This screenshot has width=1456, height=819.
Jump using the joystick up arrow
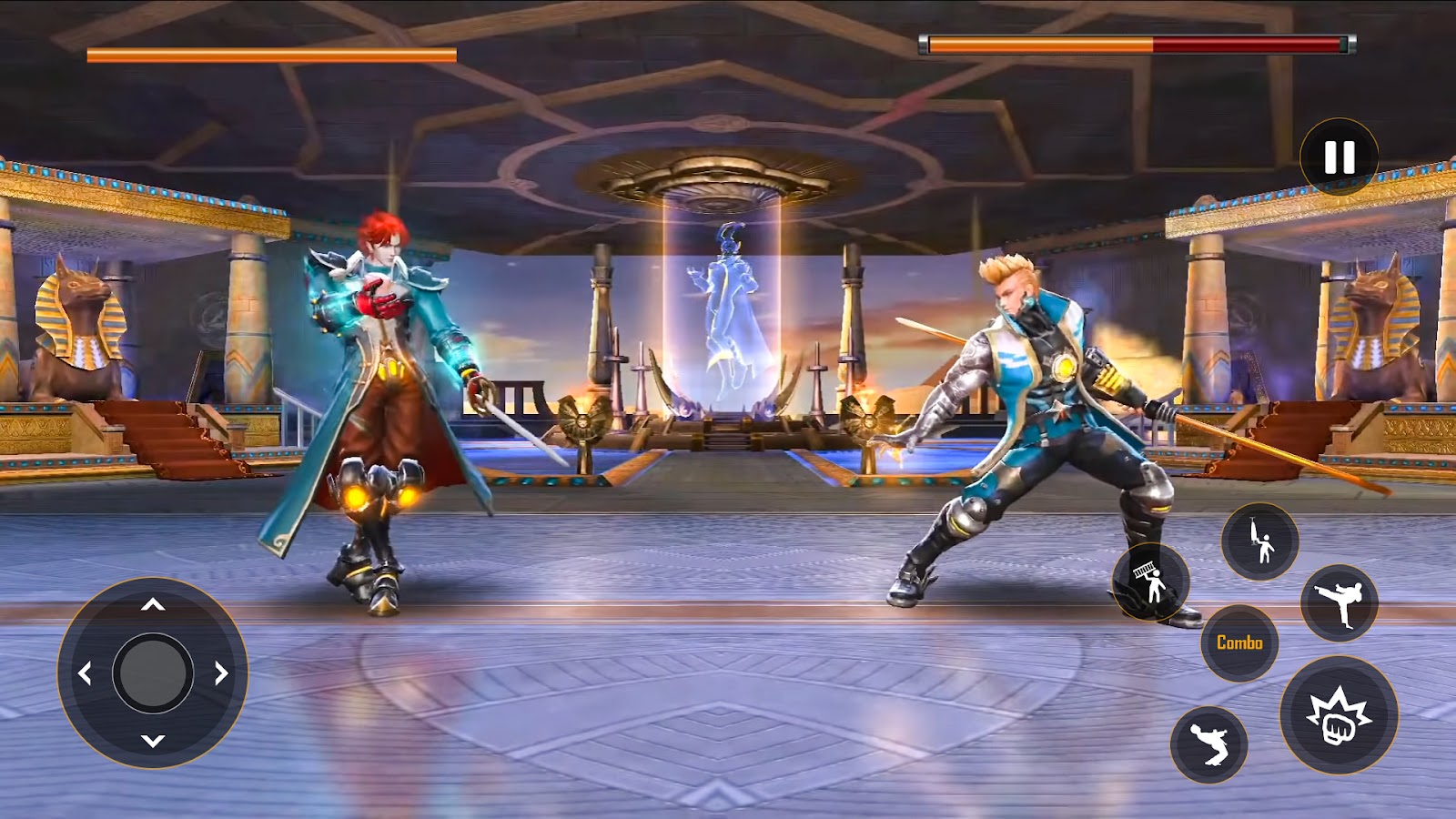tap(153, 605)
